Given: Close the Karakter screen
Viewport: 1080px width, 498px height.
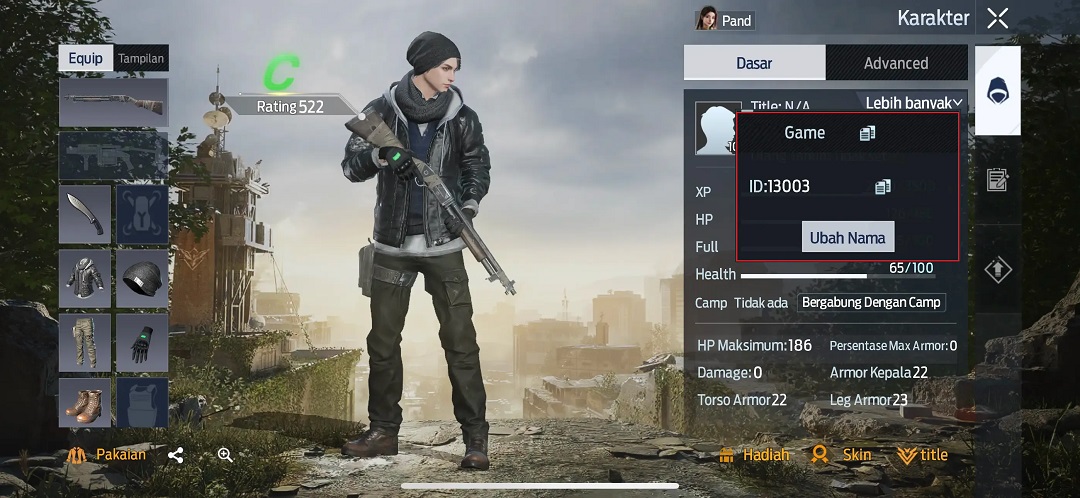Looking at the screenshot, I should coord(997,18).
